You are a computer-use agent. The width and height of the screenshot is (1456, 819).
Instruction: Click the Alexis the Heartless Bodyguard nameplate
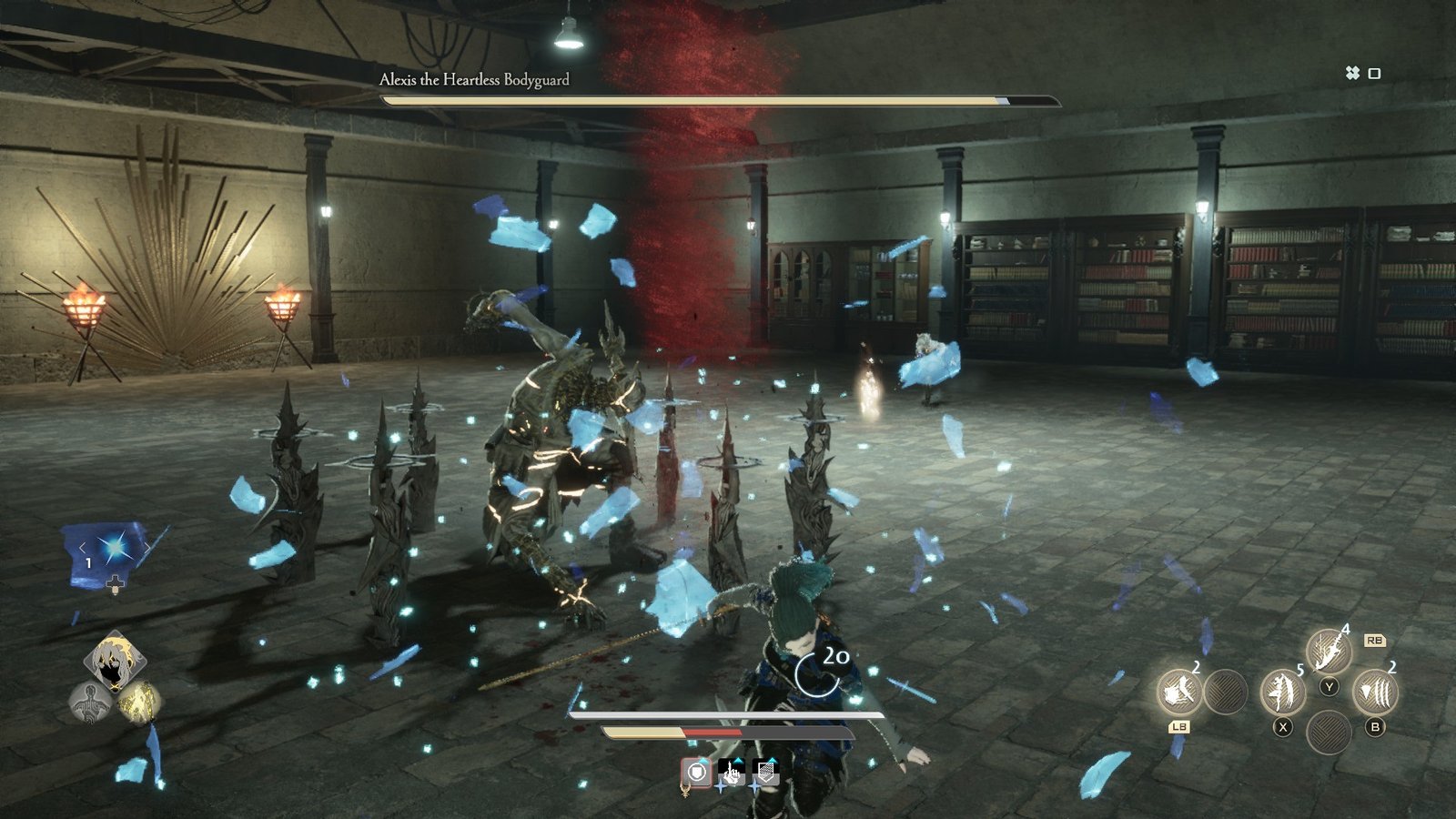point(473,80)
